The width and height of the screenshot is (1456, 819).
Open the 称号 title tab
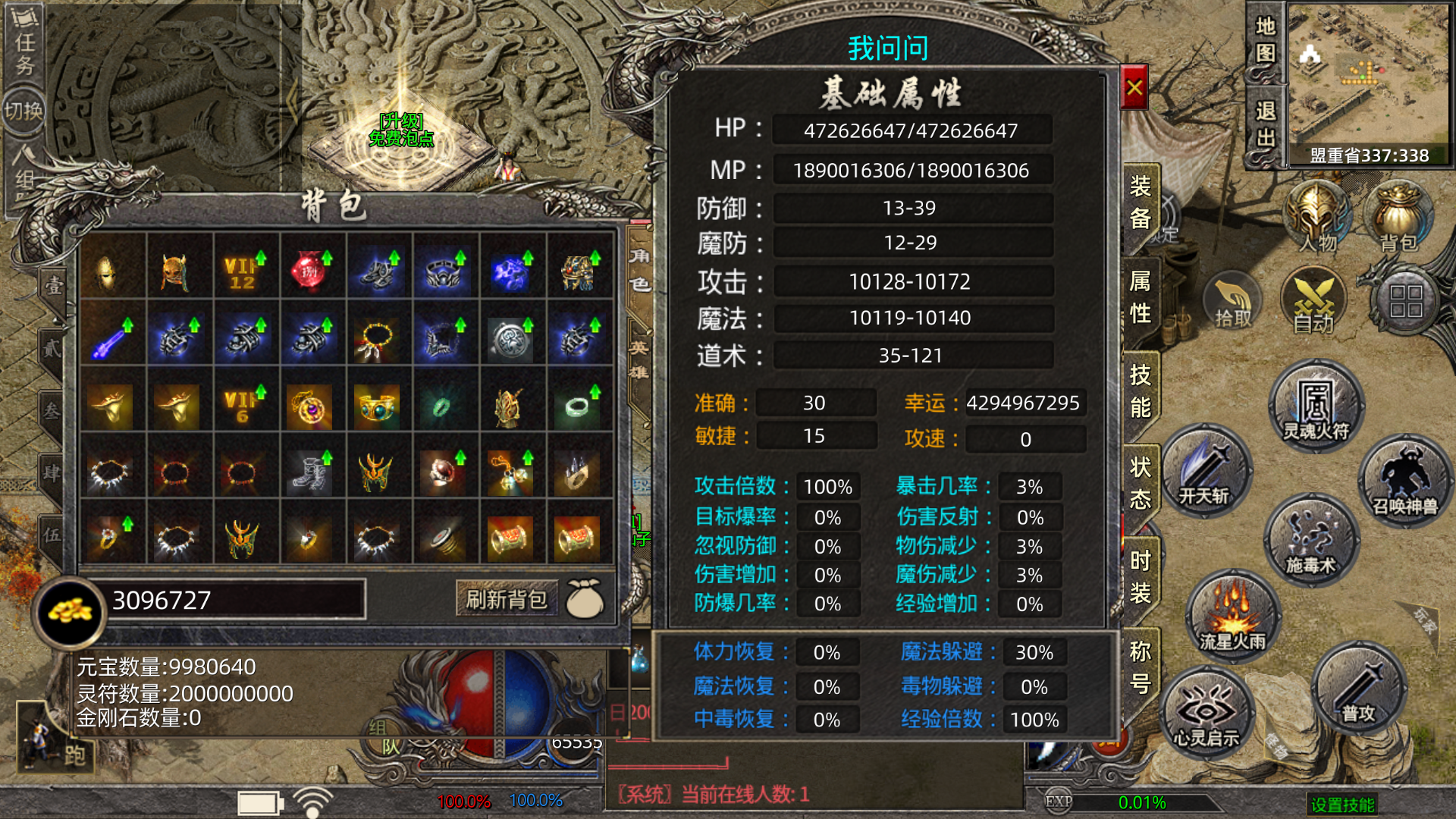pyautogui.click(x=1140, y=667)
